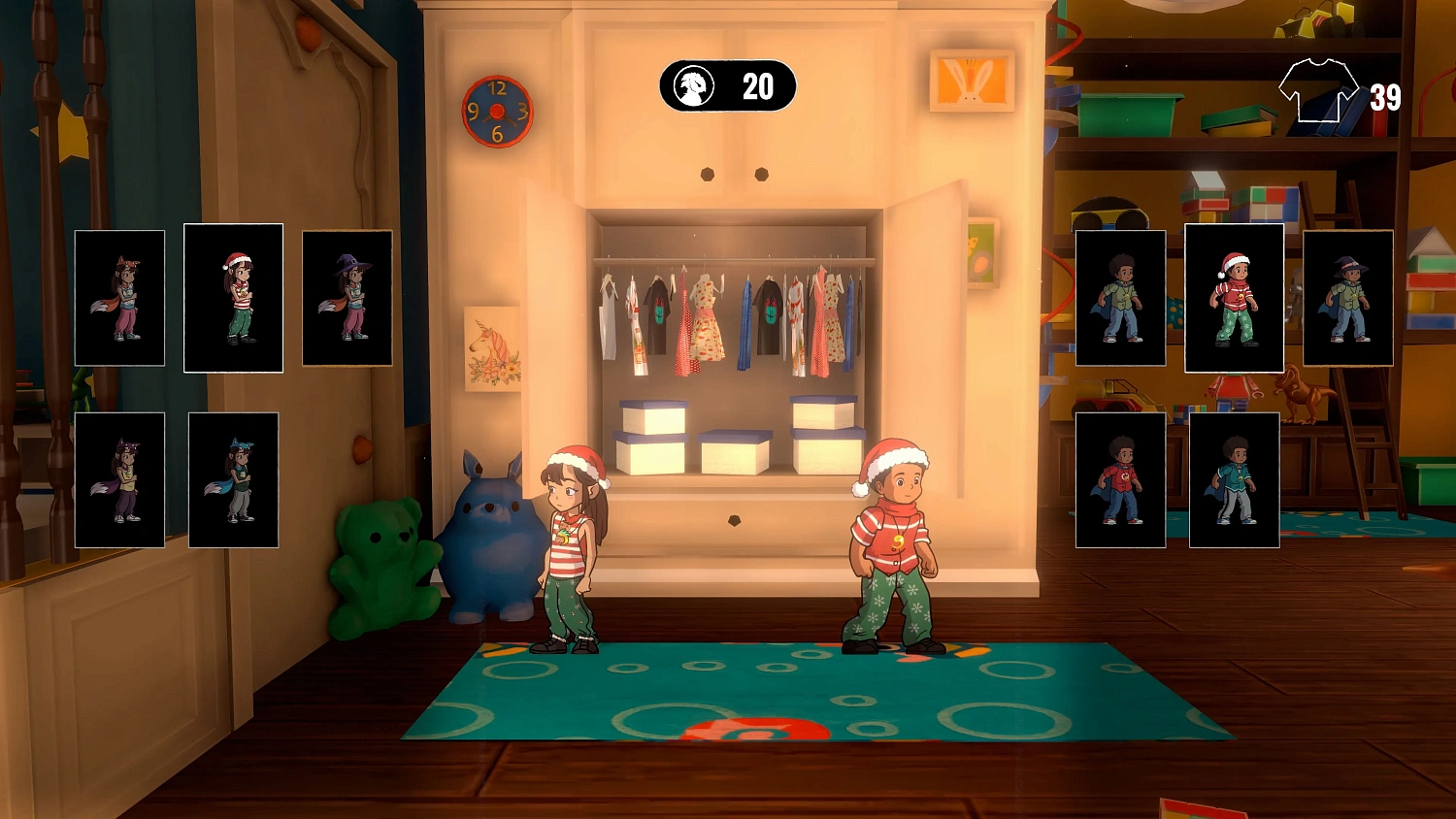Select the purple fox-tail outfit card

click(119, 479)
